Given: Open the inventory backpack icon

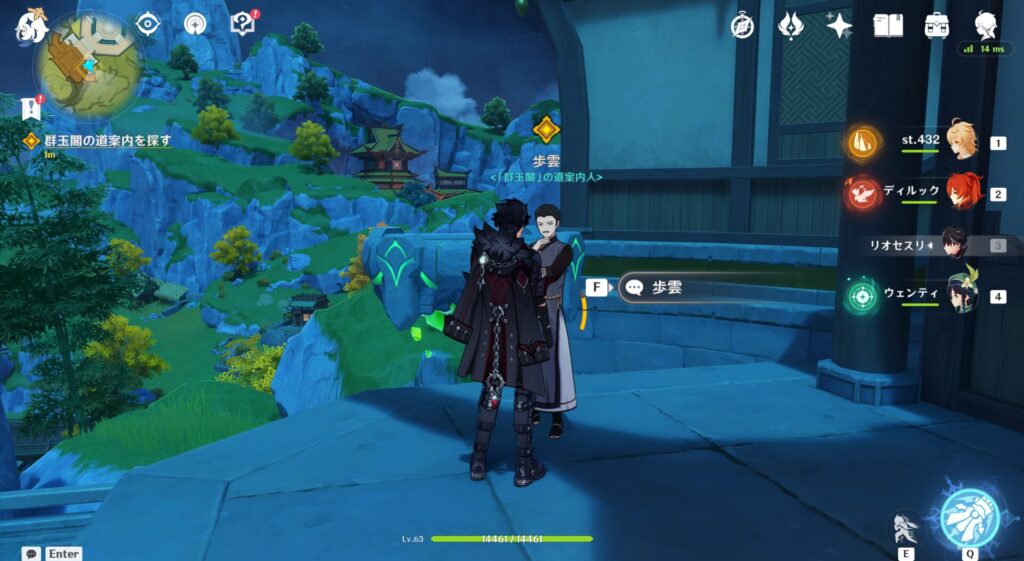Looking at the screenshot, I should [x=936, y=26].
